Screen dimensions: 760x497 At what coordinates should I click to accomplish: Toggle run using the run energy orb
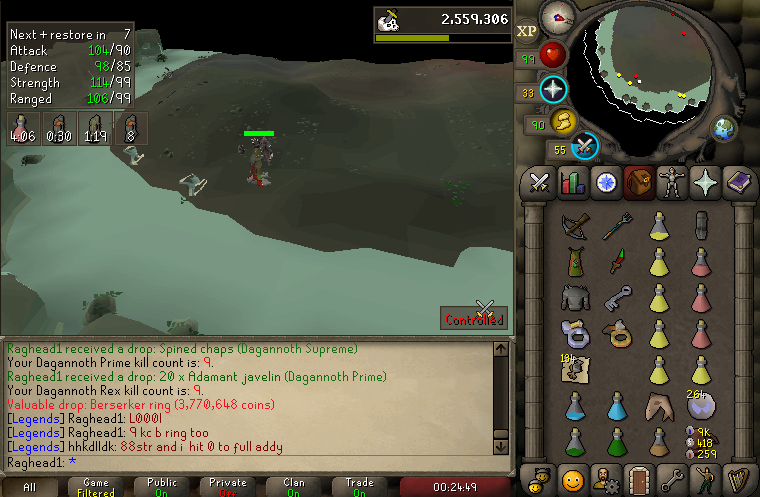point(562,122)
